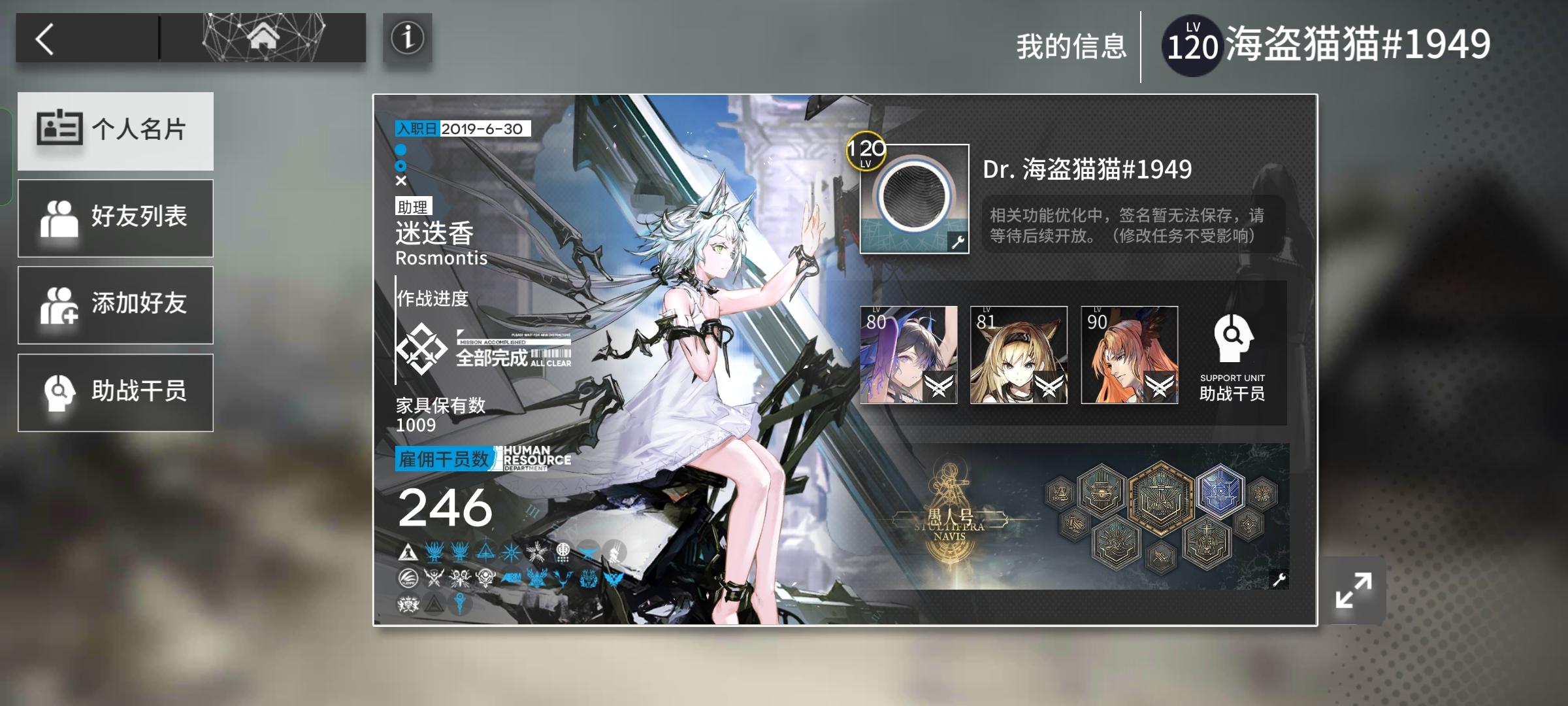Viewport: 1568px width, 706px height.
Task: Click the LV 81 support operator portrait
Action: [x=1018, y=356]
